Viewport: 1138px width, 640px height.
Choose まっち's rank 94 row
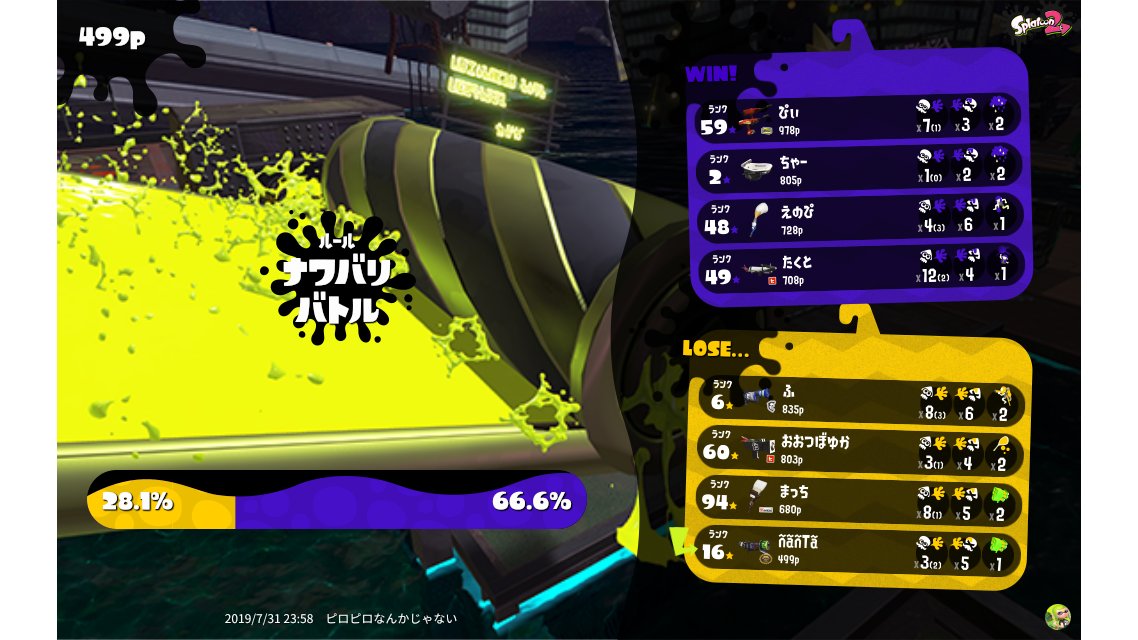click(x=858, y=499)
